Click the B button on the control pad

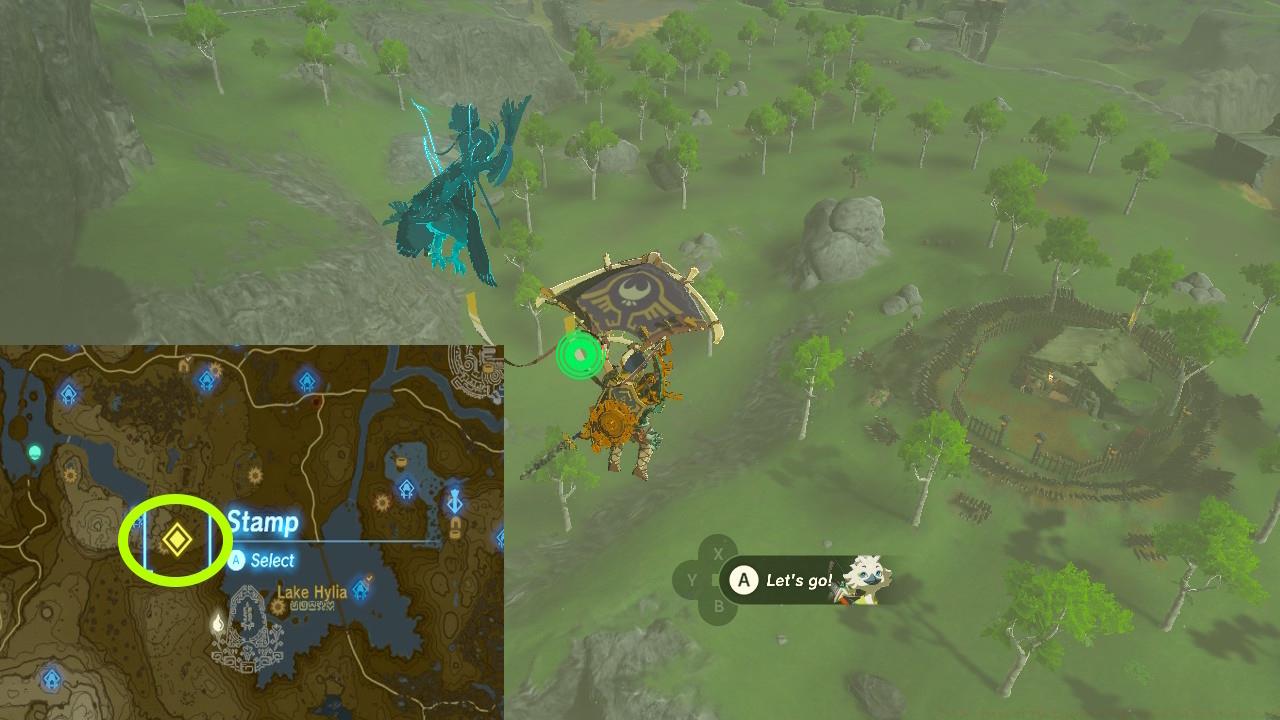(x=720, y=604)
